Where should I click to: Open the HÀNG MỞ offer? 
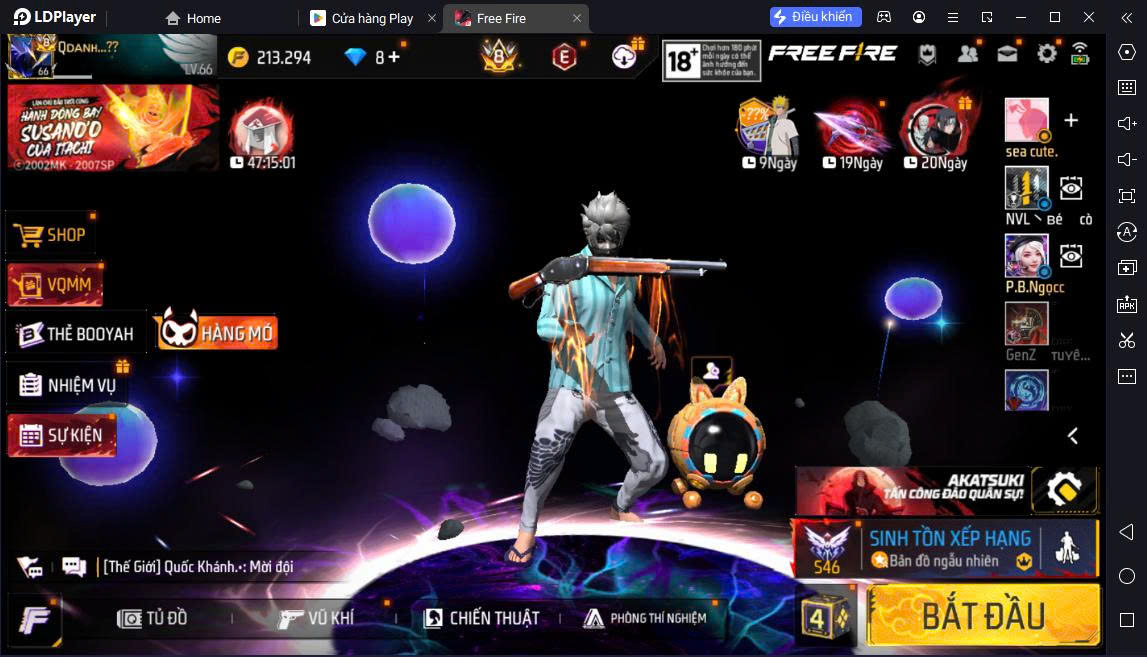click(x=217, y=332)
